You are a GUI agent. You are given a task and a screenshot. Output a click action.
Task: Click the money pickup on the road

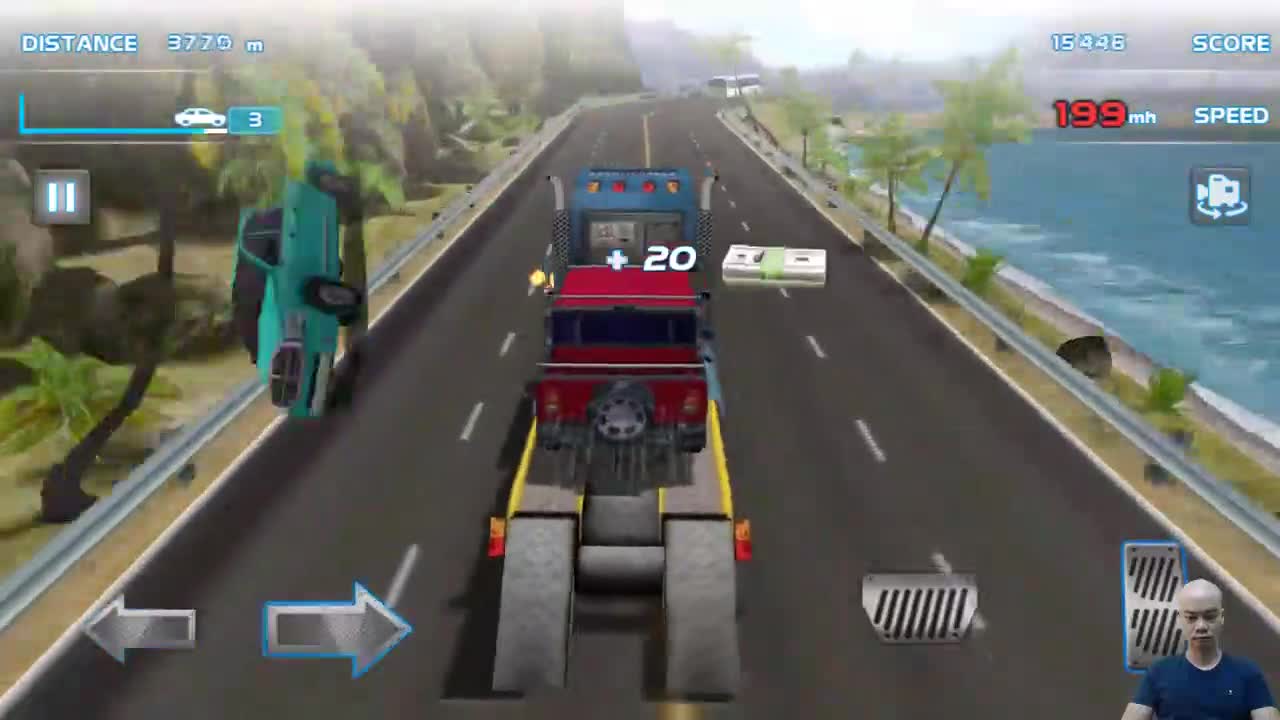(773, 265)
